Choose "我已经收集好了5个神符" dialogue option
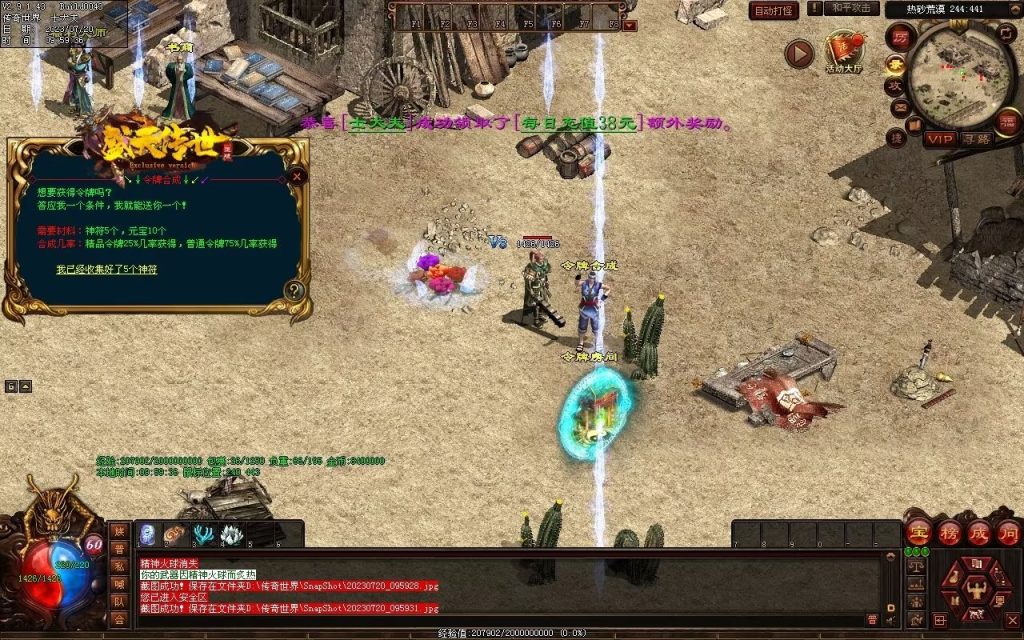1024x640 pixels. coord(106,269)
